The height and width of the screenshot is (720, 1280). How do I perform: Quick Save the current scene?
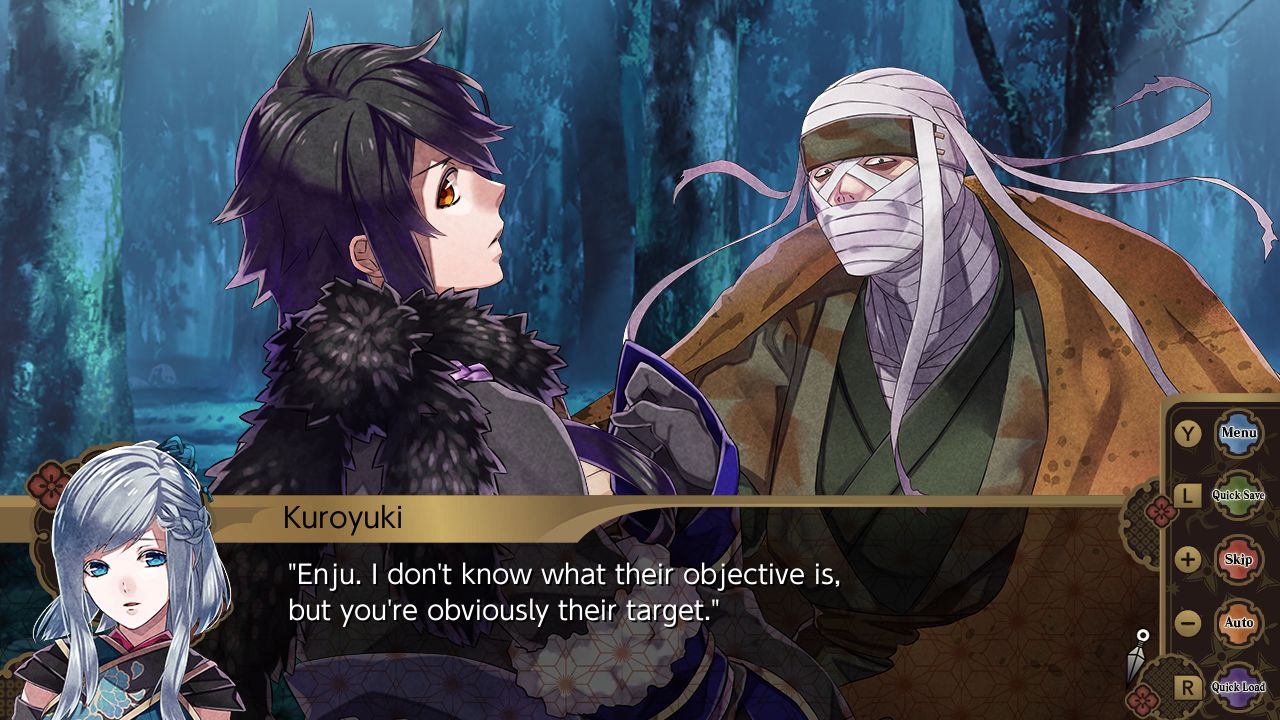coord(1238,494)
